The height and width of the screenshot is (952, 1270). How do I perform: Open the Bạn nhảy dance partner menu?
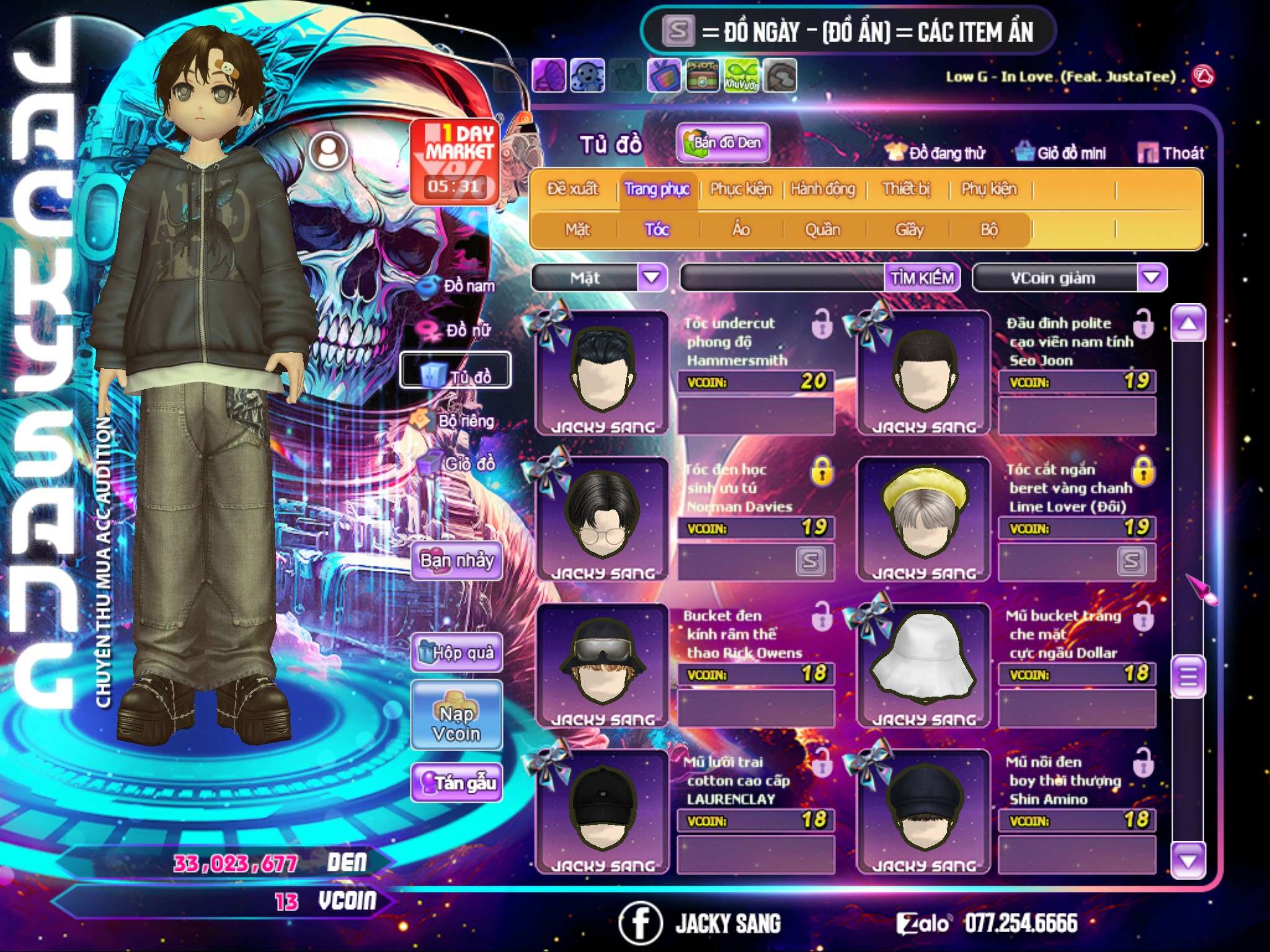[x=456, y=561]
